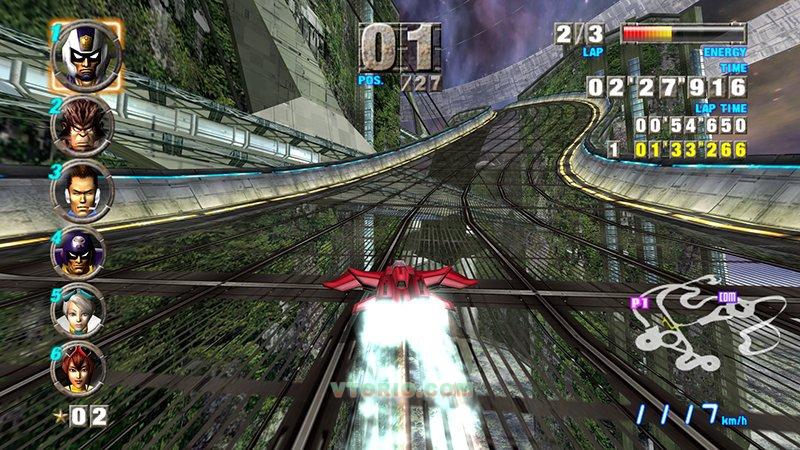The height and width of the screenshot is (450, 800).
Task: Click the sixth-place red-haired woman portrait
Action: (x=79, y=366)
